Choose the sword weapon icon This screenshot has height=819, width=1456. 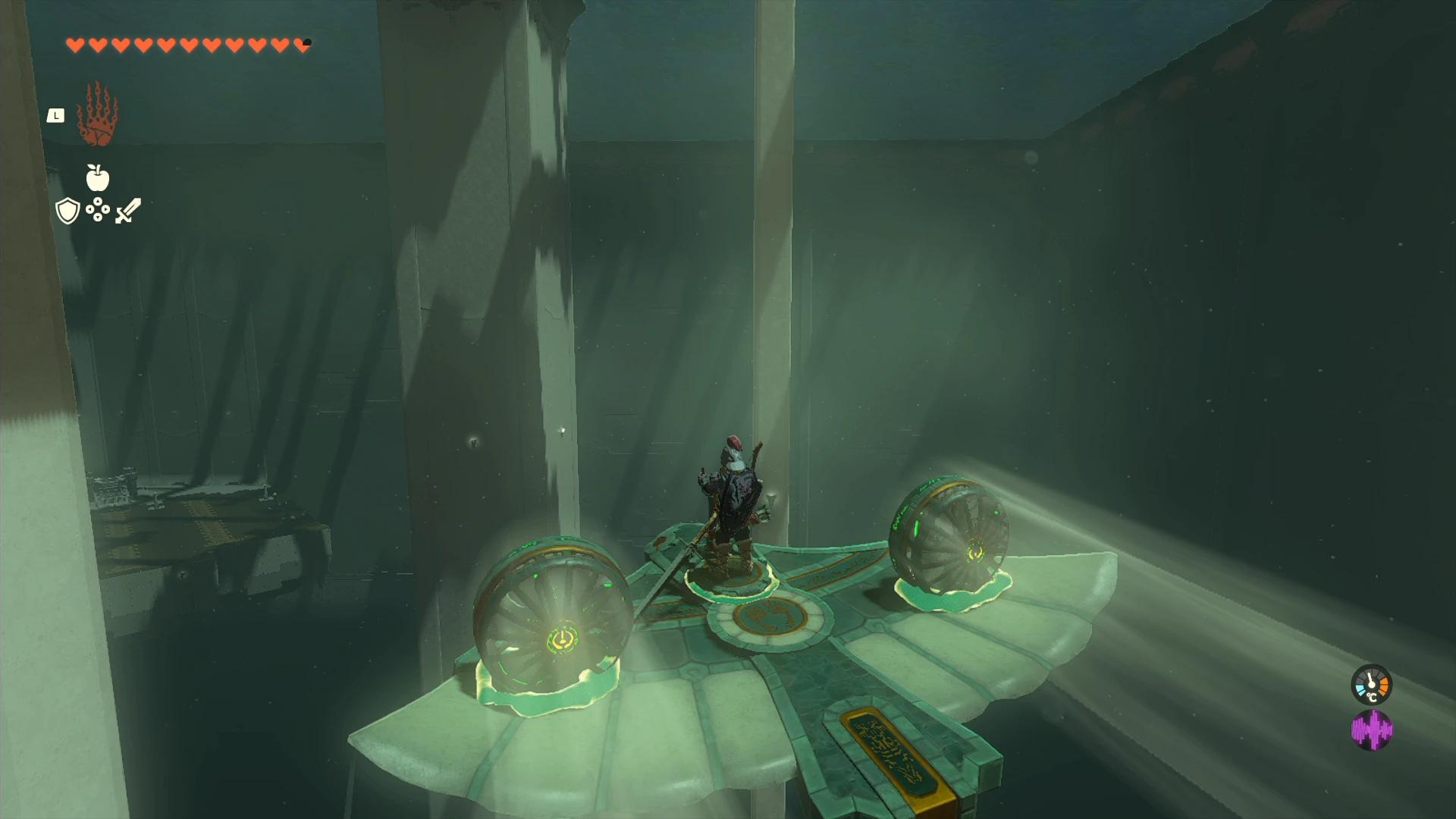[128, 211]
